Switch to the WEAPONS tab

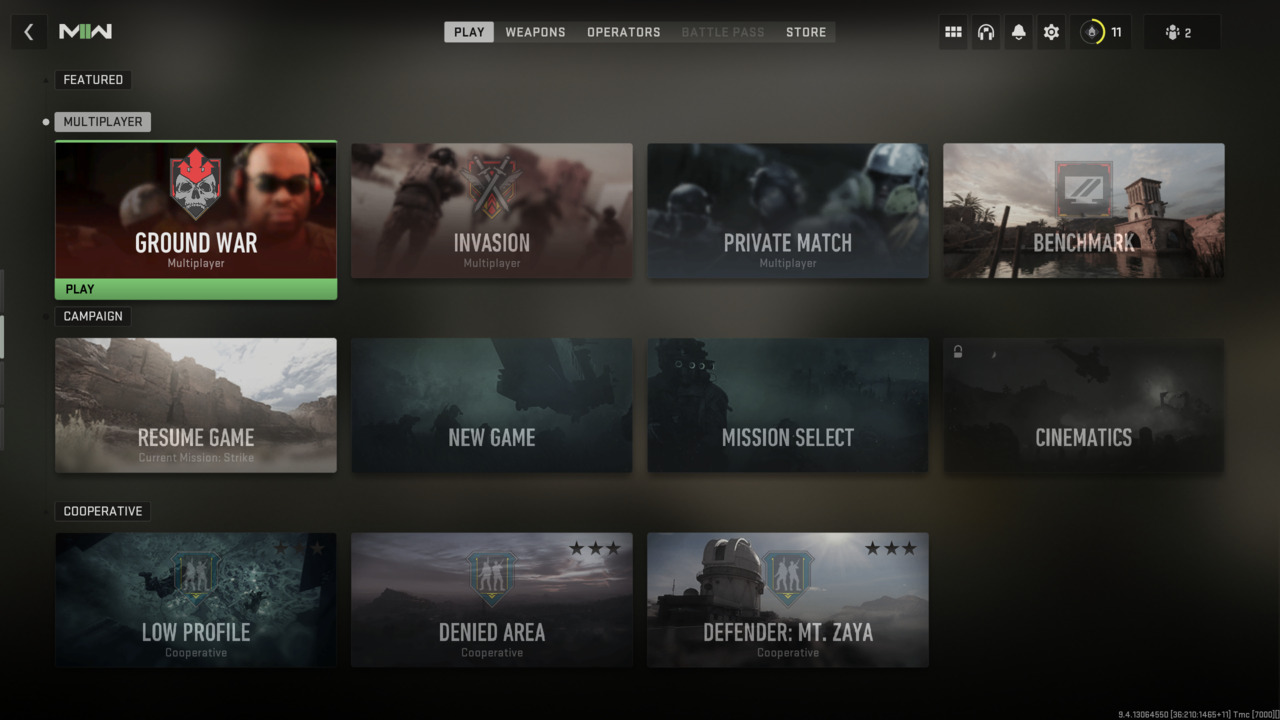tap(535, 31)
